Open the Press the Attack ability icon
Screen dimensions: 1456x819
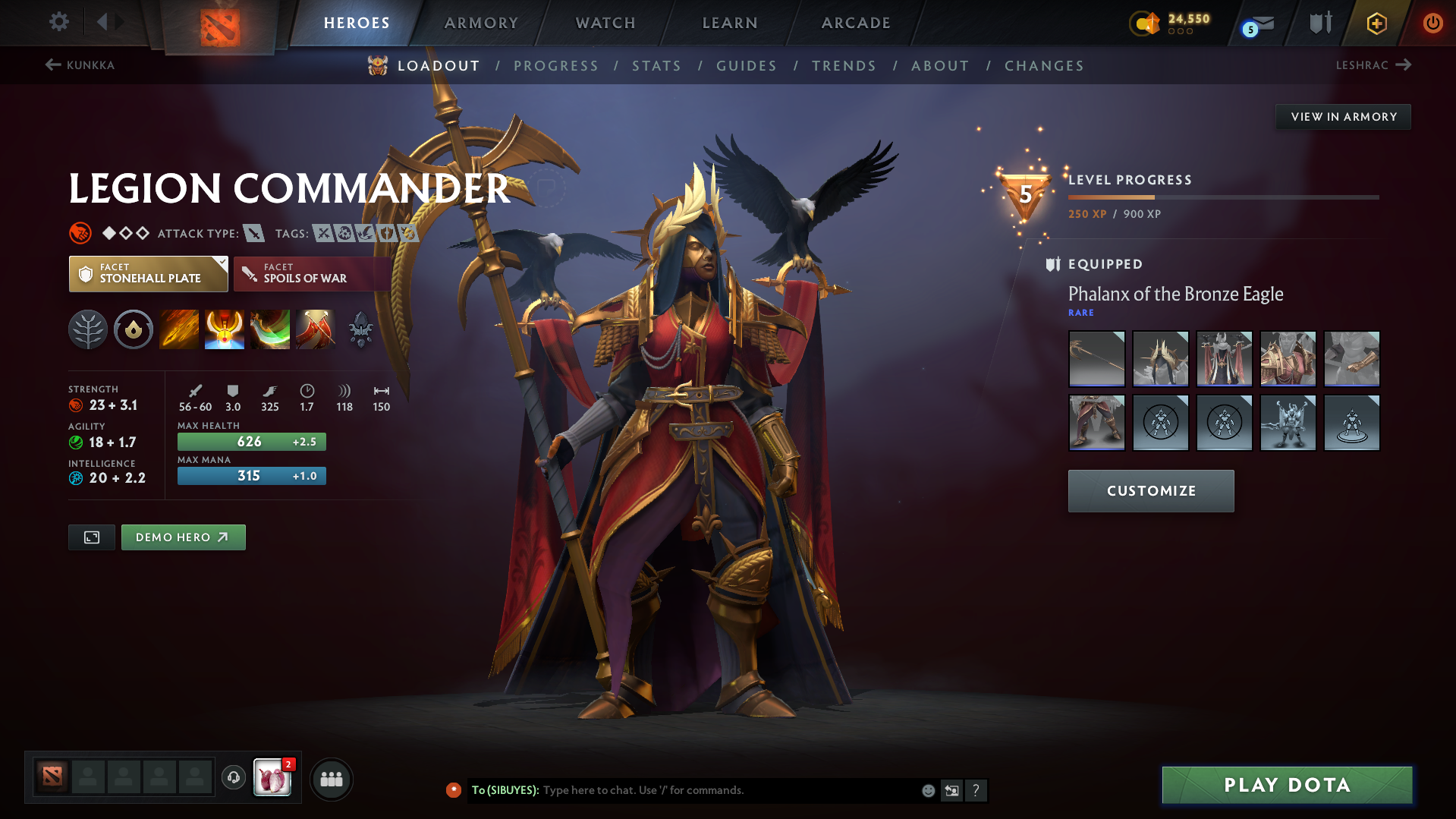coord(225,329)
